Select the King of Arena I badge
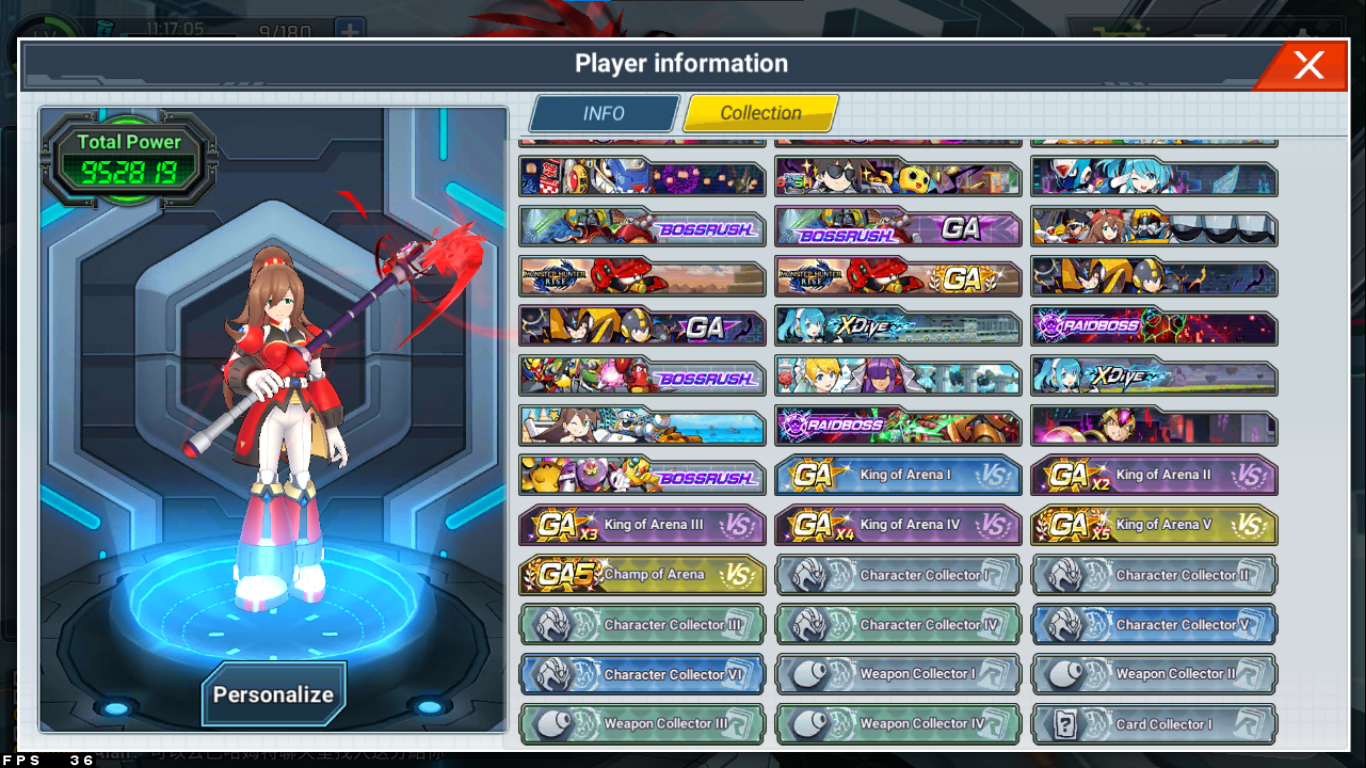 898,475
